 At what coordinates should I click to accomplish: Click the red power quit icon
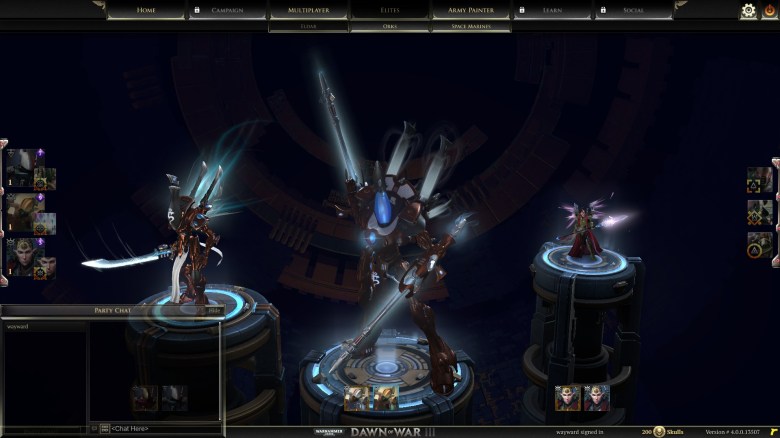768,10
